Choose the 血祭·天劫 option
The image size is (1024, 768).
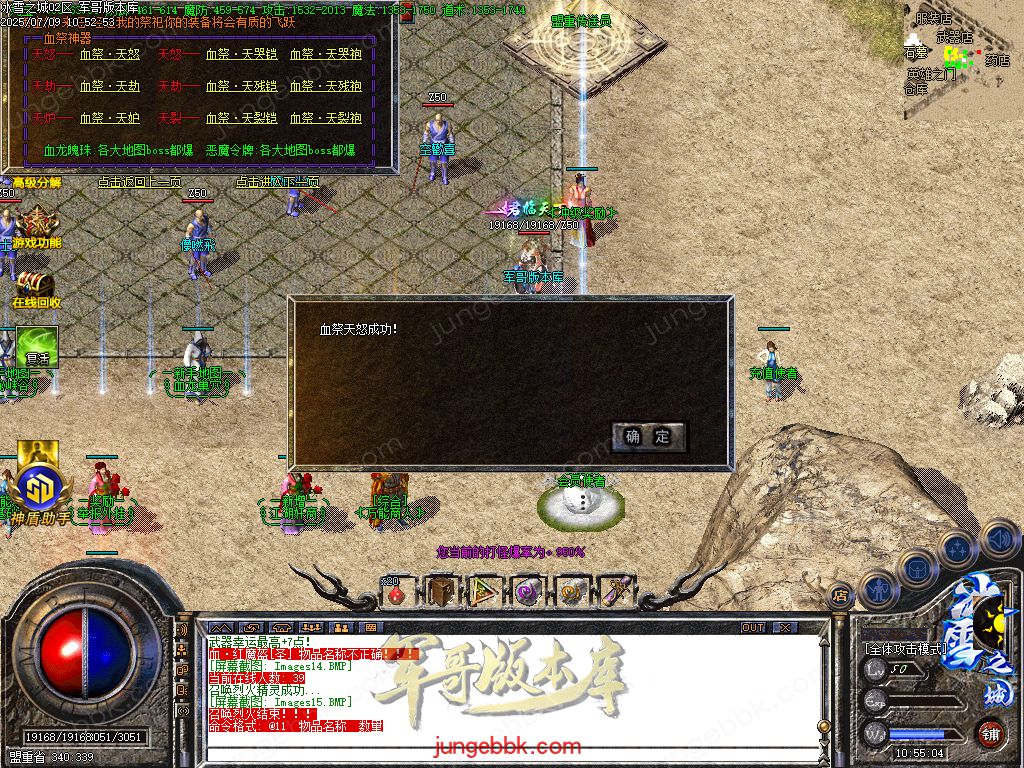tap(109, 86)
